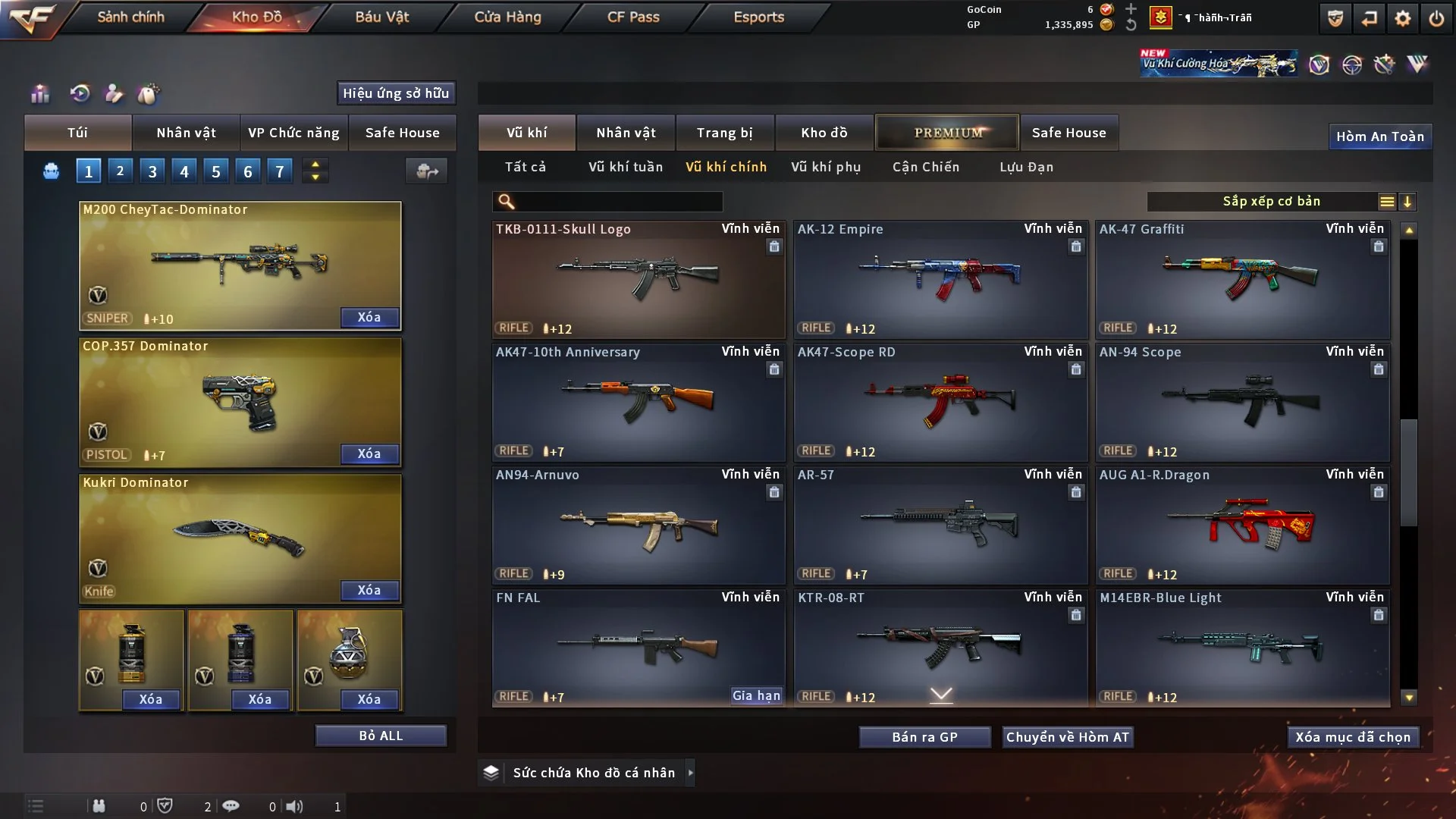1456x819 pixels.
Task: Click the Bán ra GP sell button
Action: (x=924, y=737)
